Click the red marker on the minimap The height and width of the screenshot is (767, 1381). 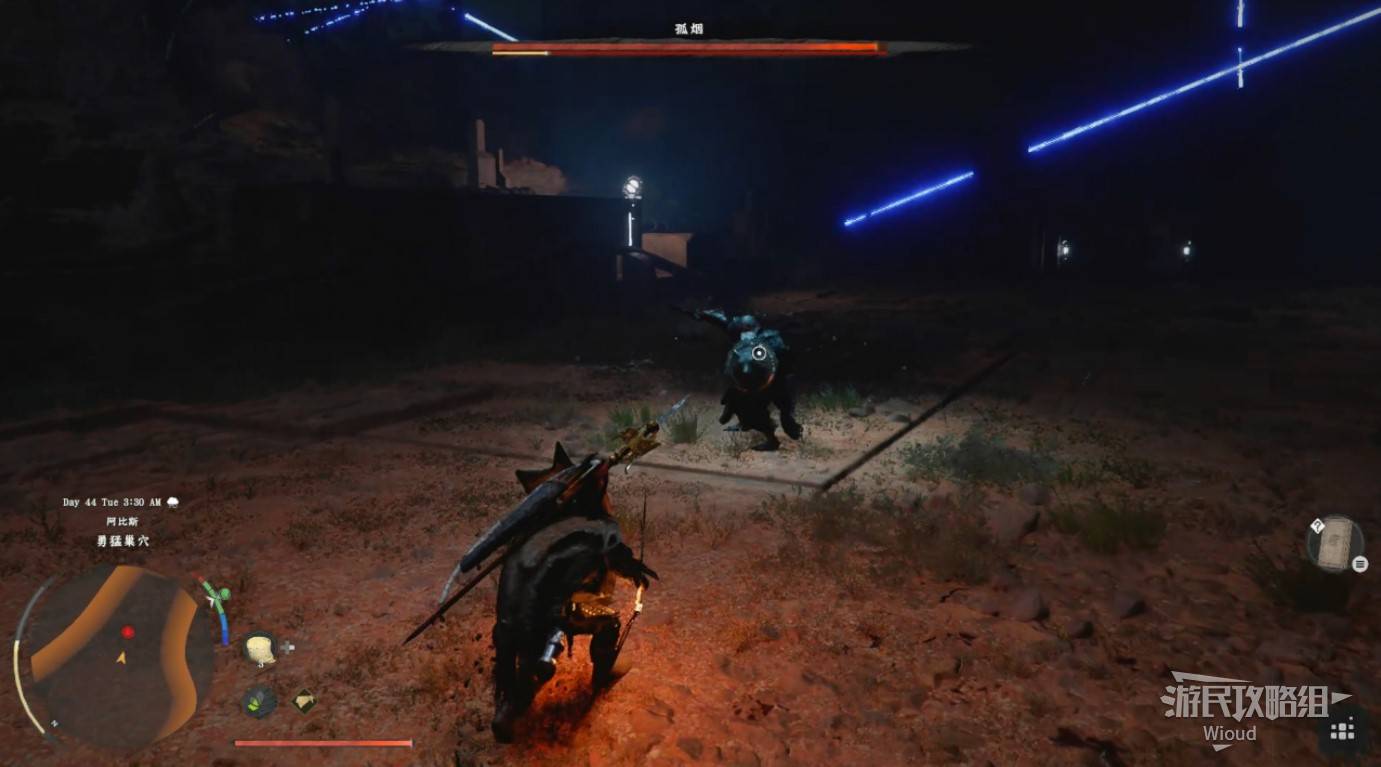pos(128,632)
